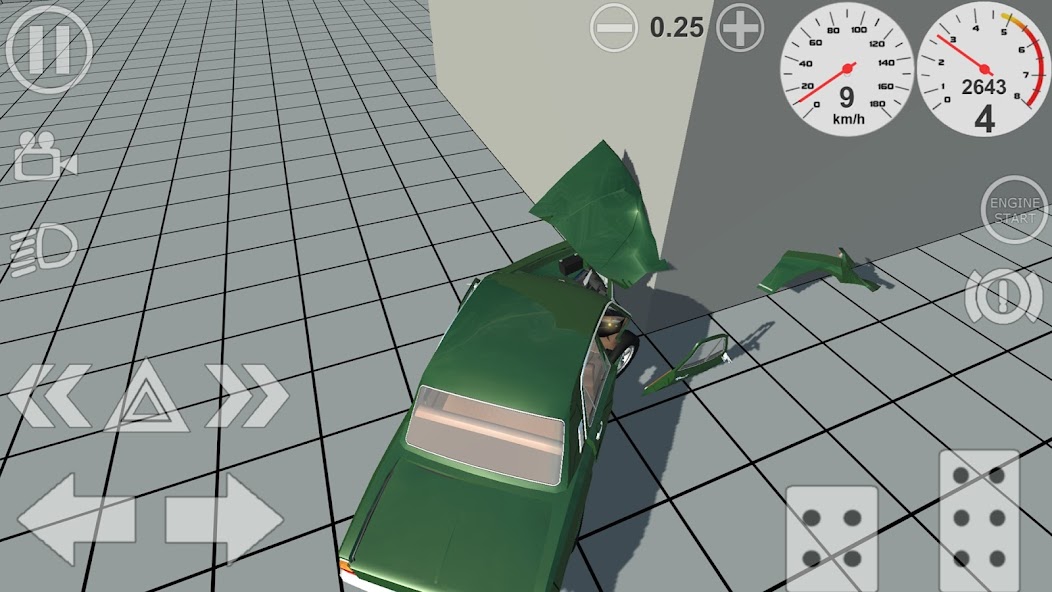Increase time scale with the plus button
This screenshot has width=1052, height=592.
tap(741, 27)
